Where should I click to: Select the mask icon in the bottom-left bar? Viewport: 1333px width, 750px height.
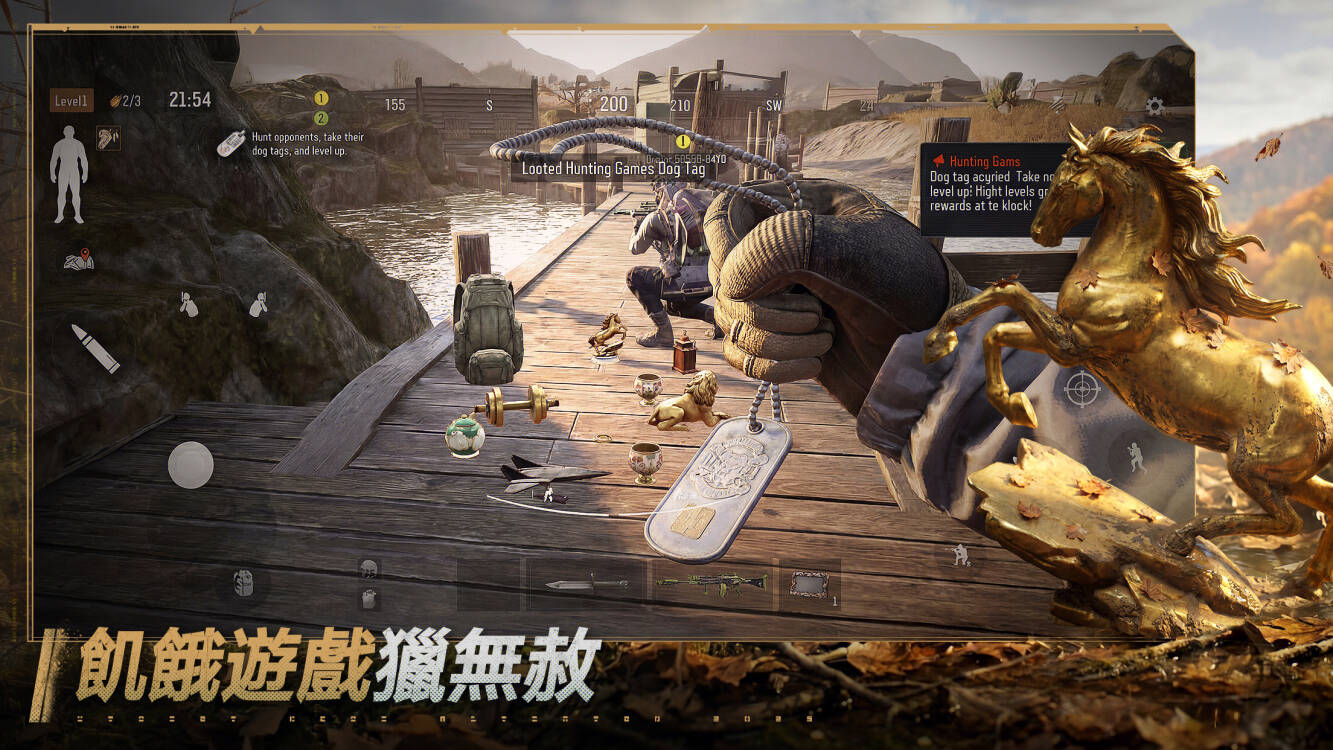pyautogui.click(x=242, y=582)
